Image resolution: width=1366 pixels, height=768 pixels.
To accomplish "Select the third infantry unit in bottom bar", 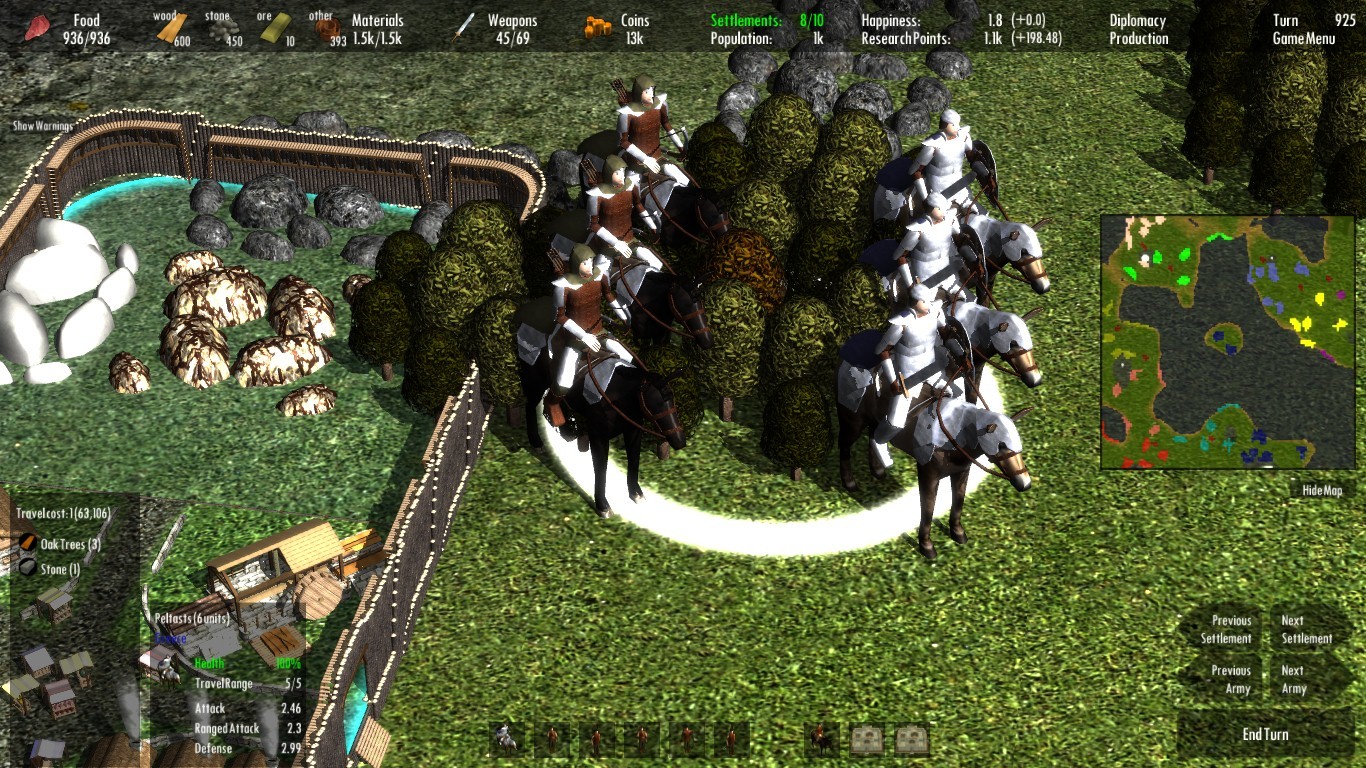I will [x=640, y=740].
